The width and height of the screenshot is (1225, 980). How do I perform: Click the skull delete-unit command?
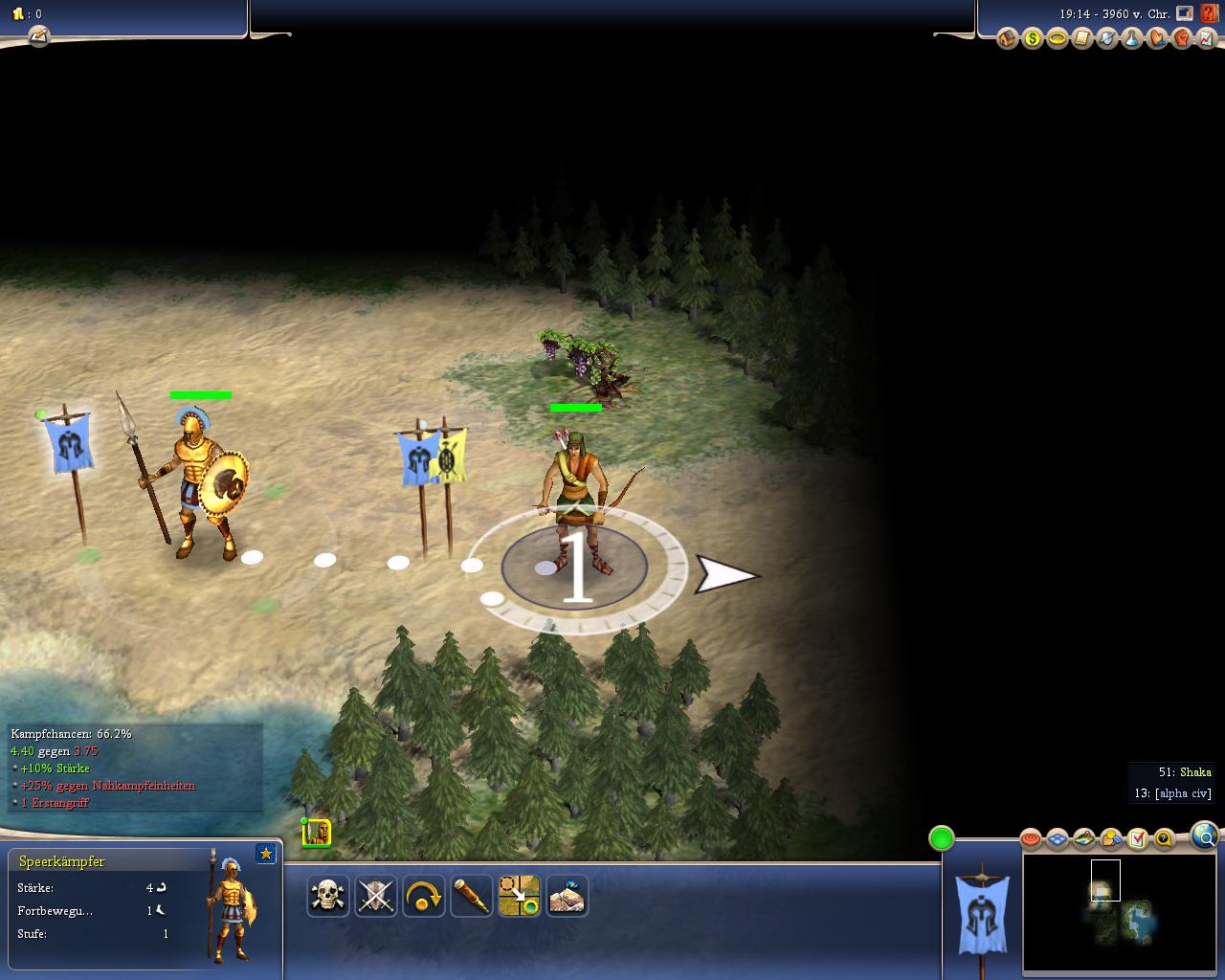[327, 896]
